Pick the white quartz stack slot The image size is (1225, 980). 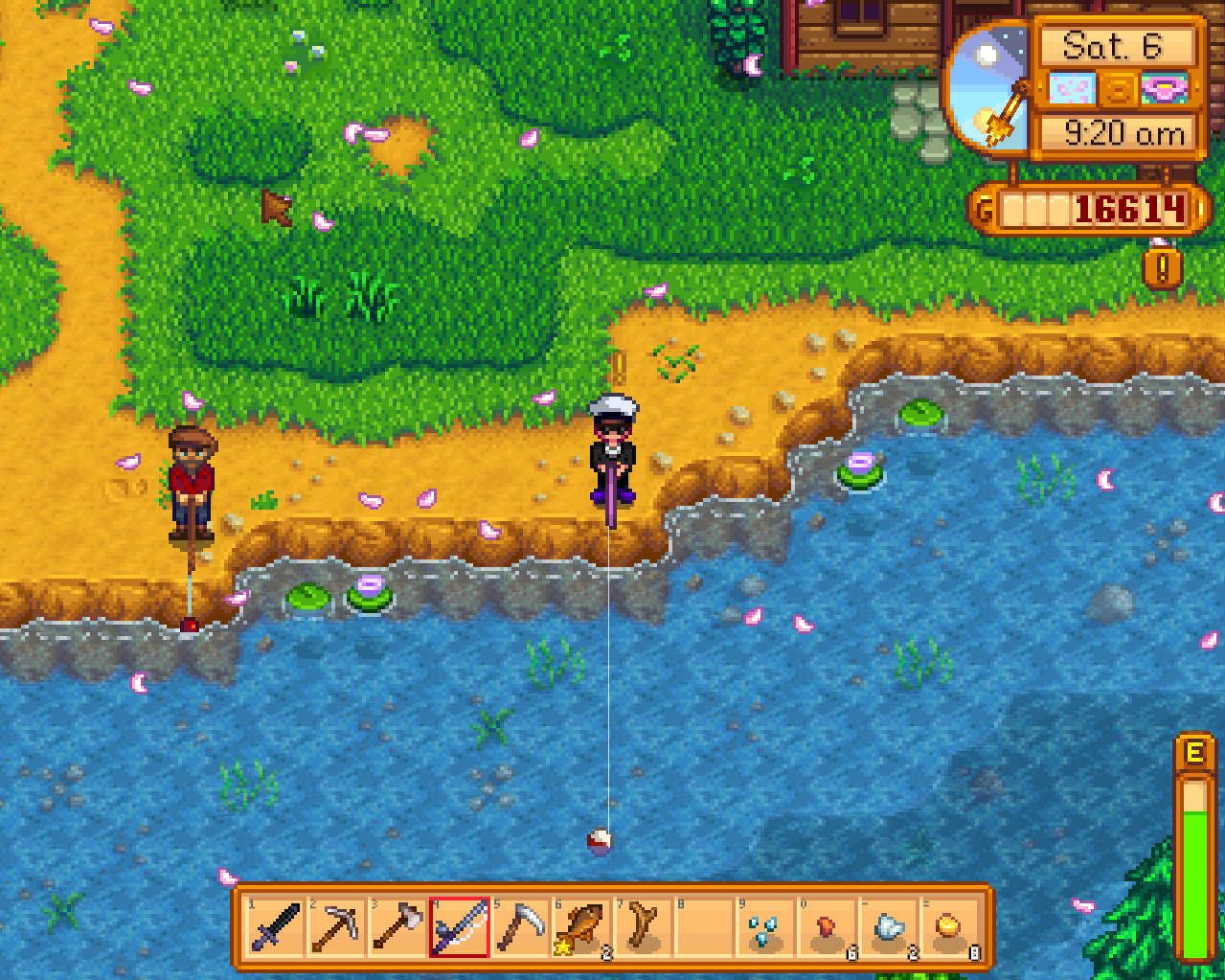(x=889, y=927)
